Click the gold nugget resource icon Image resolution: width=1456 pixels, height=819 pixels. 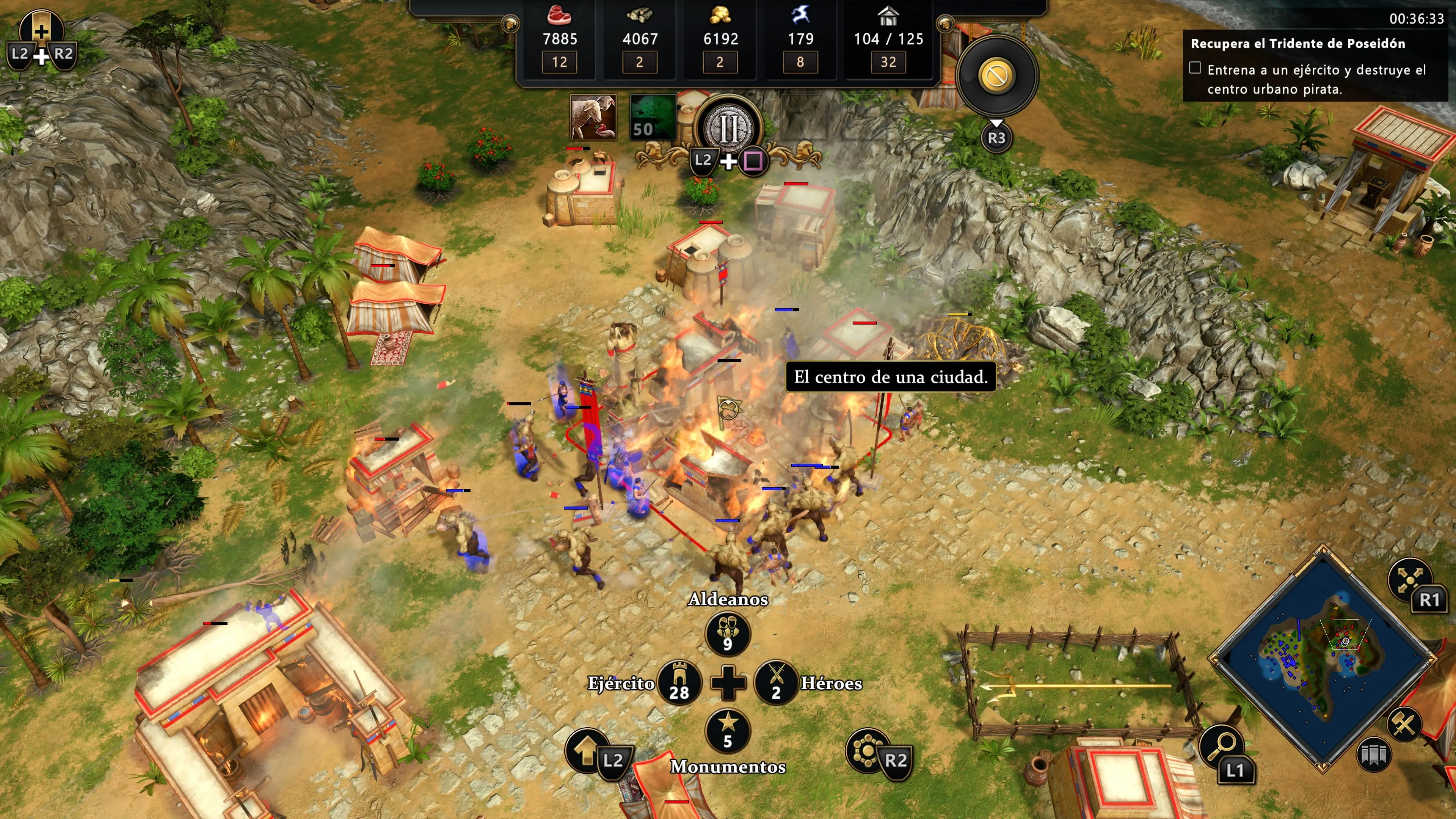click(x=720, y=16)
